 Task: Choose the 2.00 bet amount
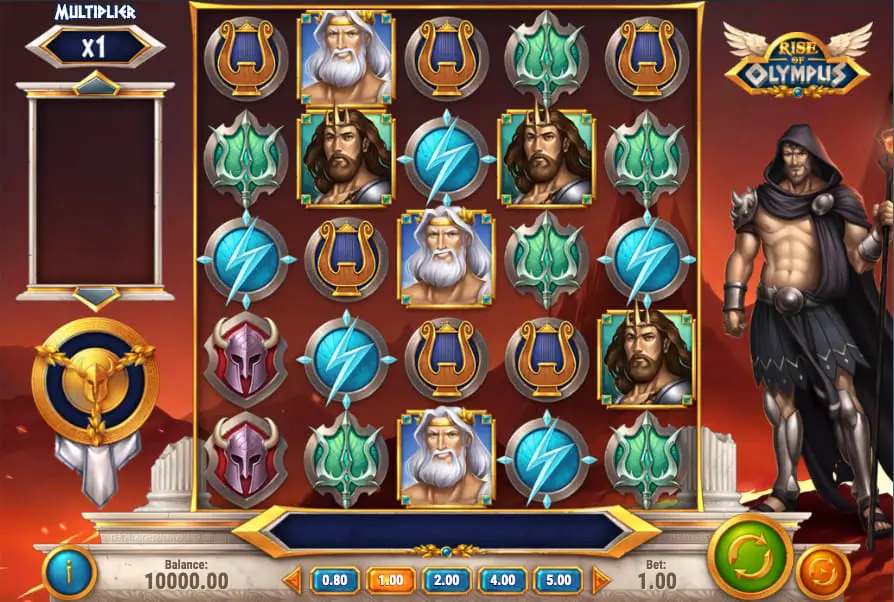(x=447, y=580)
